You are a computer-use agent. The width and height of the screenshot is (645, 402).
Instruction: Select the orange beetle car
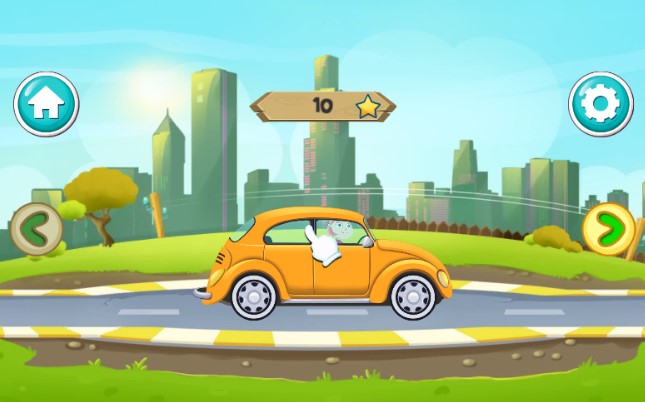325,265
